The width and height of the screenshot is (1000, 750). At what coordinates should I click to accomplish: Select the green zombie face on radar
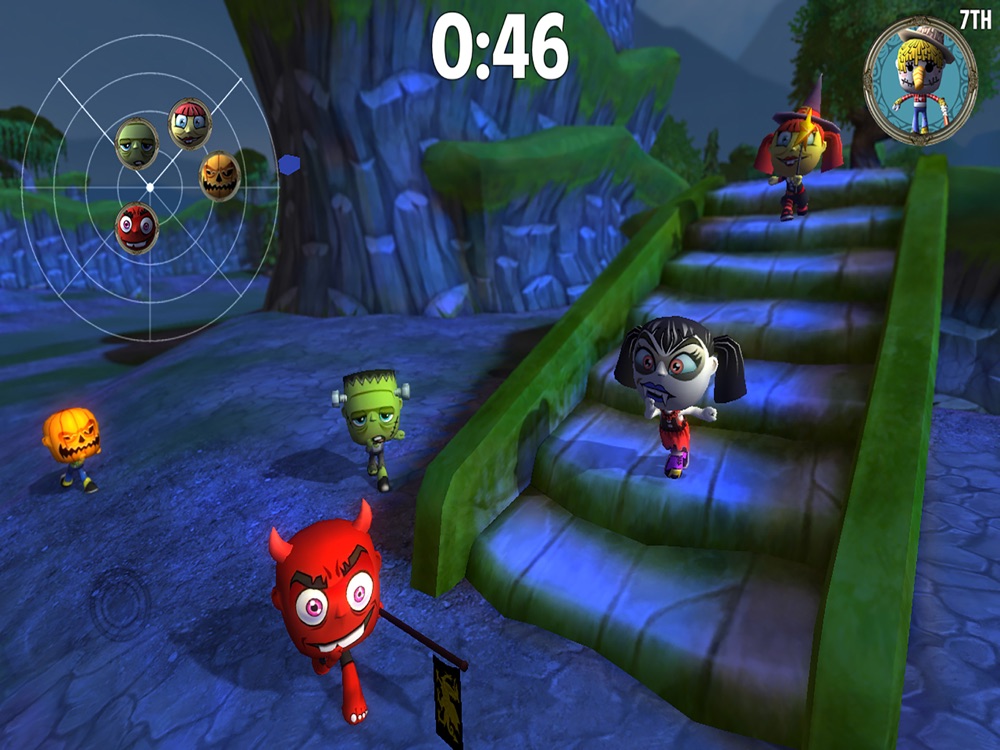tap(137, 144)
